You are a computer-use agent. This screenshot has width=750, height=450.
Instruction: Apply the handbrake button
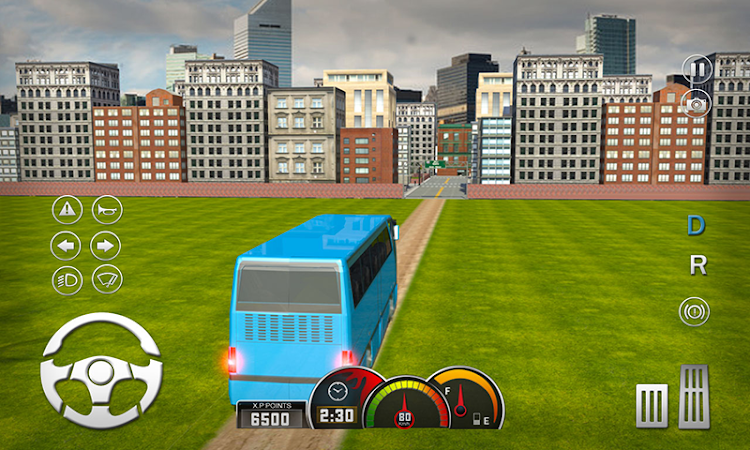click(x=694, y=311)
